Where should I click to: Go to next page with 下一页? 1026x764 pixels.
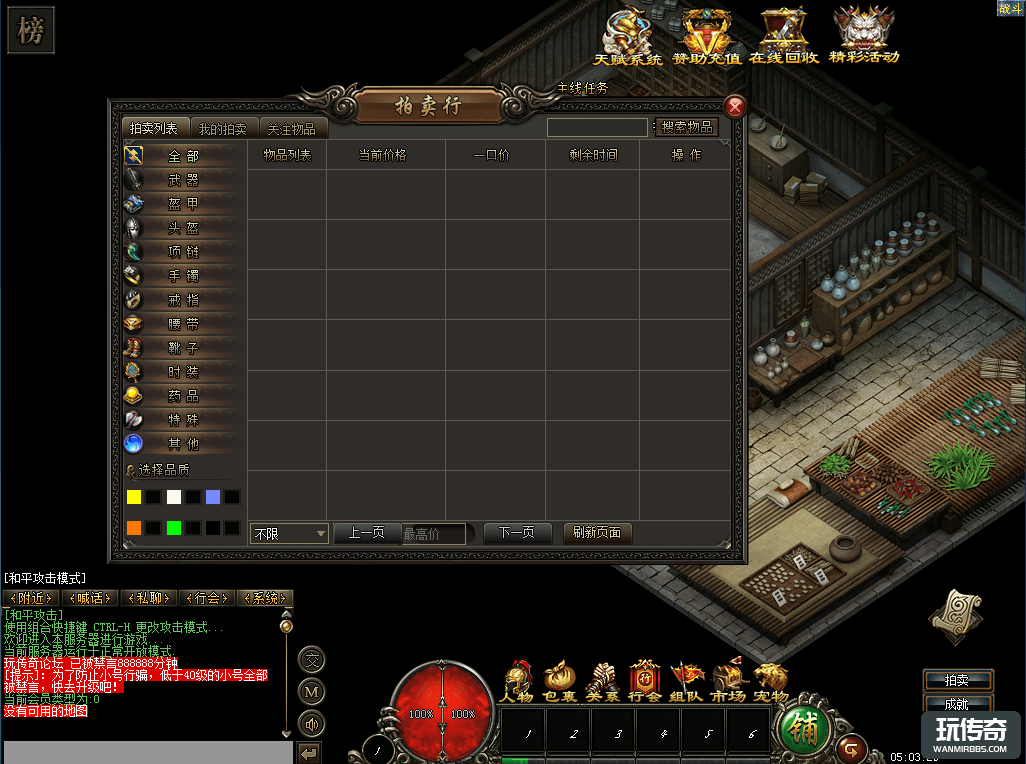pos(516,533)
